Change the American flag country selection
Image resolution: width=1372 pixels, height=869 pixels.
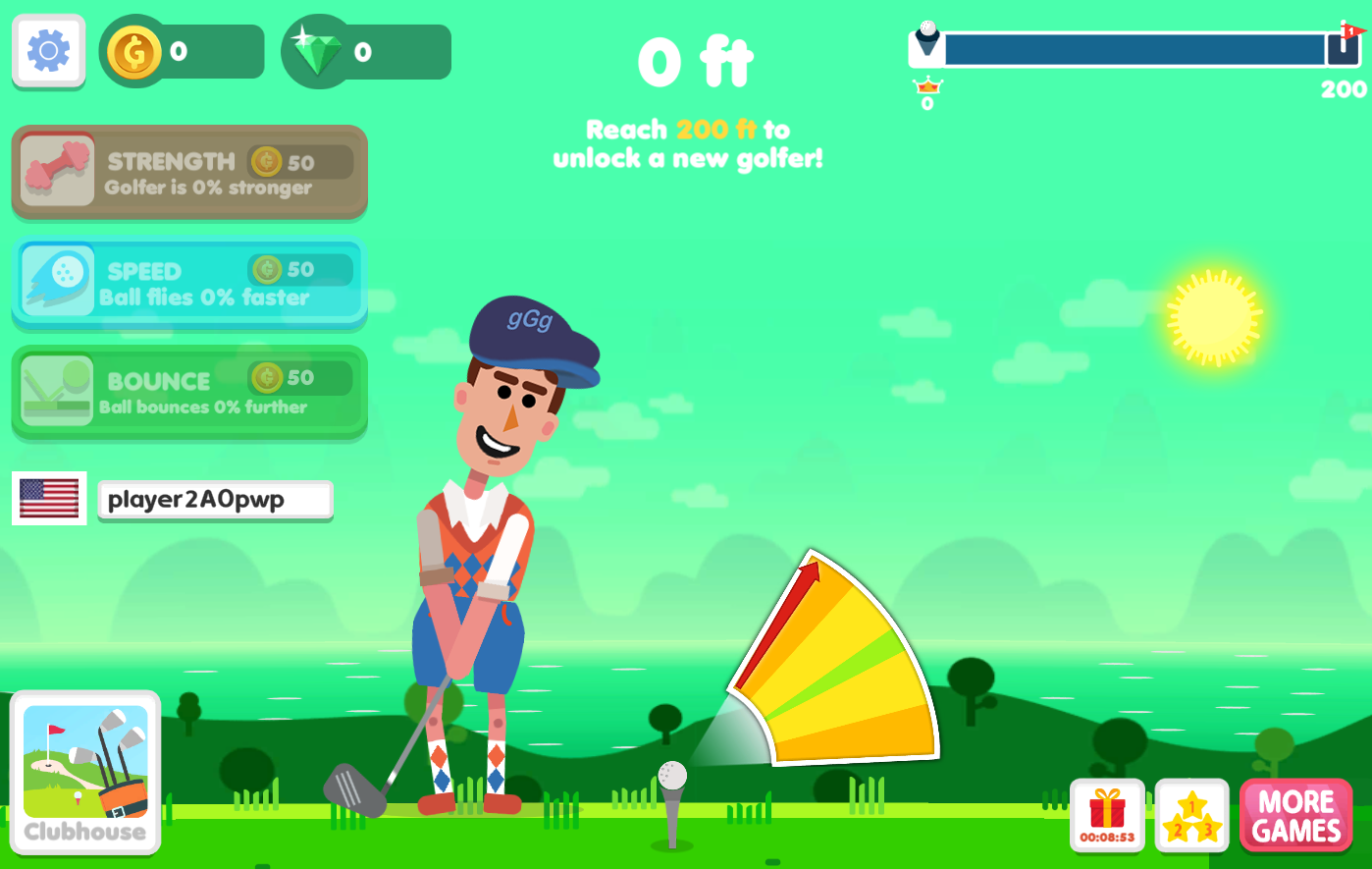tap(48, 498)
